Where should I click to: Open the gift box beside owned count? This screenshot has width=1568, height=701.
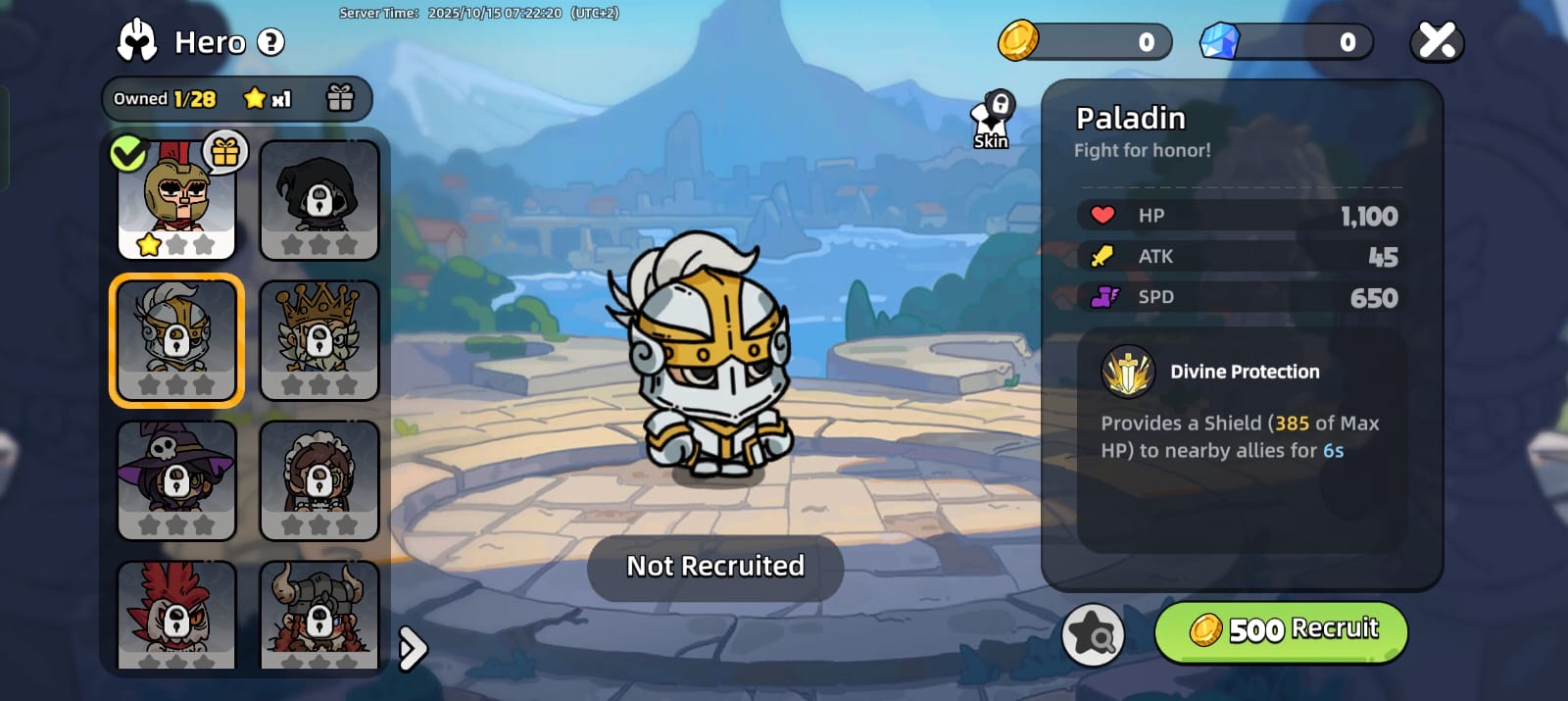[x=340, y=98]
